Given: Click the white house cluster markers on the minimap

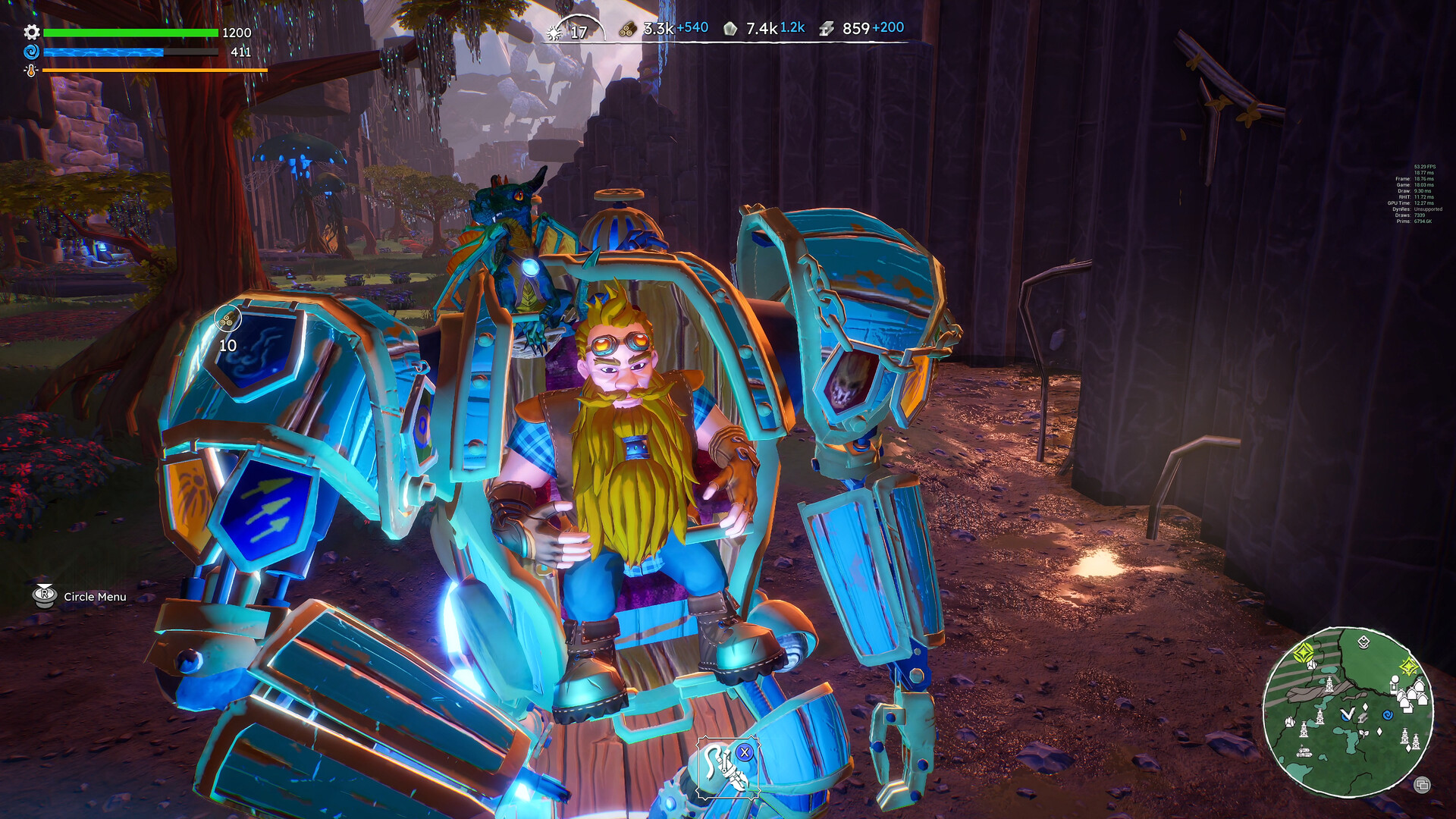Looking at the screenshot, I should coord(1413,695).
